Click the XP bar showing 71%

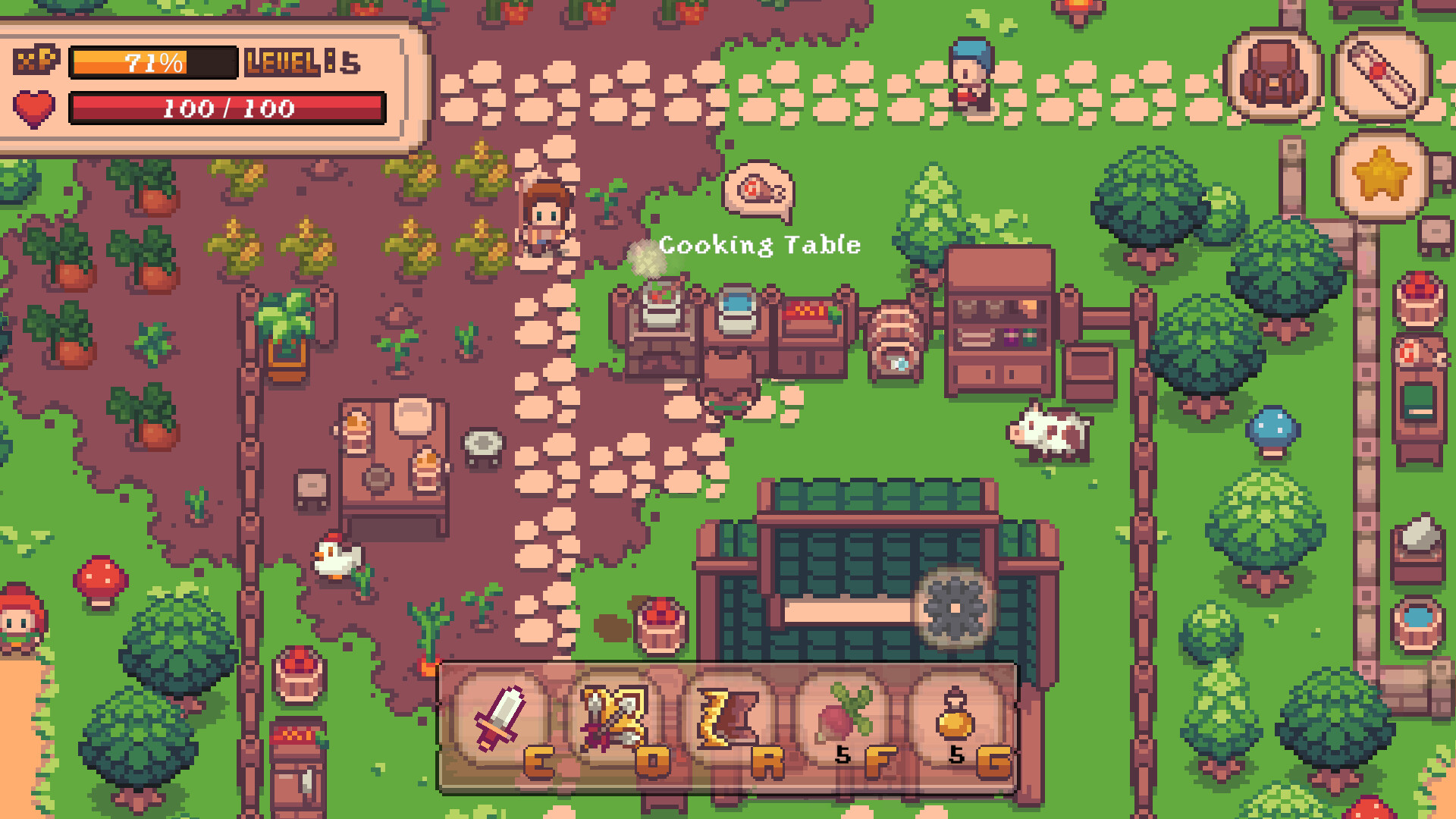[150, 62]
